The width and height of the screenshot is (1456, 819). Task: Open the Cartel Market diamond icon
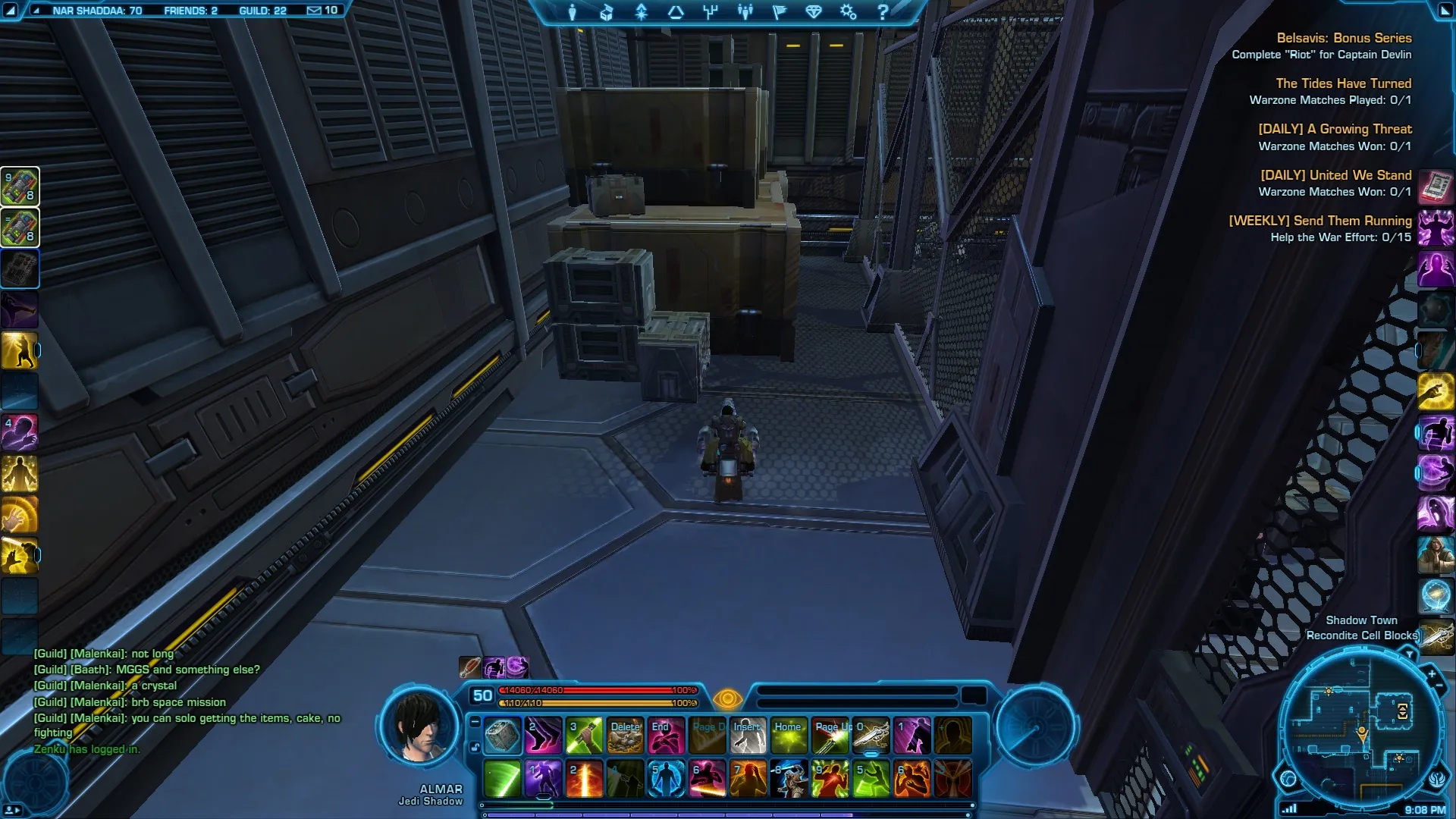[x=814, y=12]
